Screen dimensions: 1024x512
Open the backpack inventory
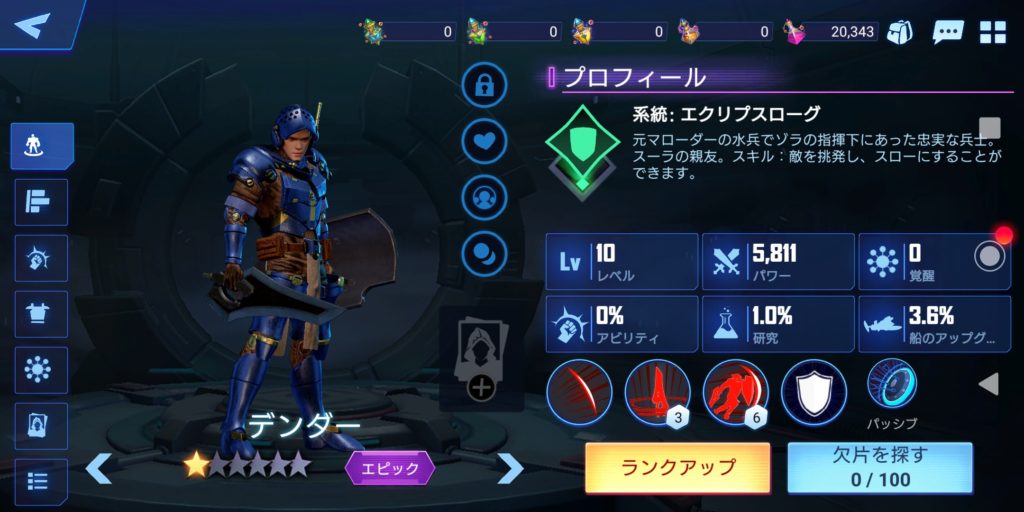[x=900, y=31]
